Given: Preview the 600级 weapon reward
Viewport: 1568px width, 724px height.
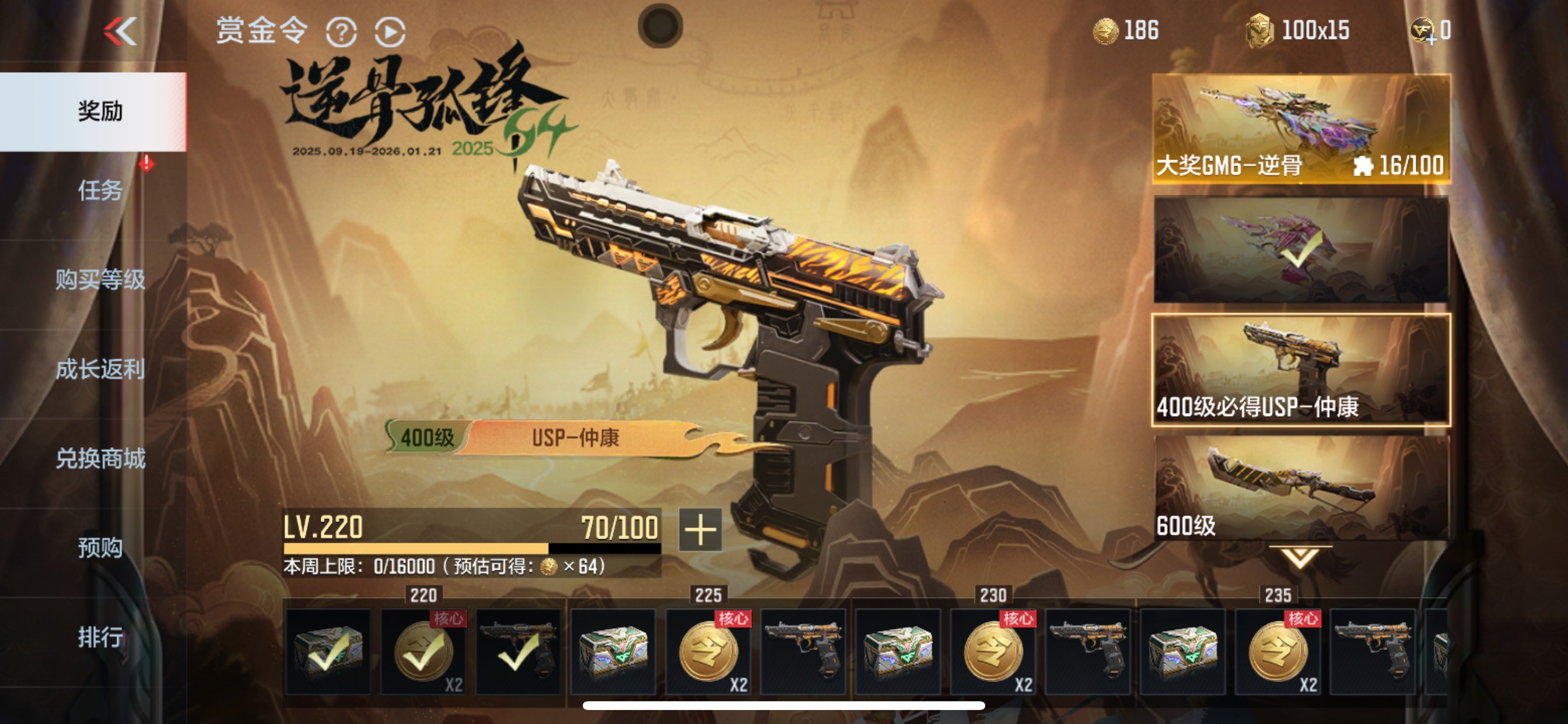Looking at the screenshot, I should (x=1301, y=488).
